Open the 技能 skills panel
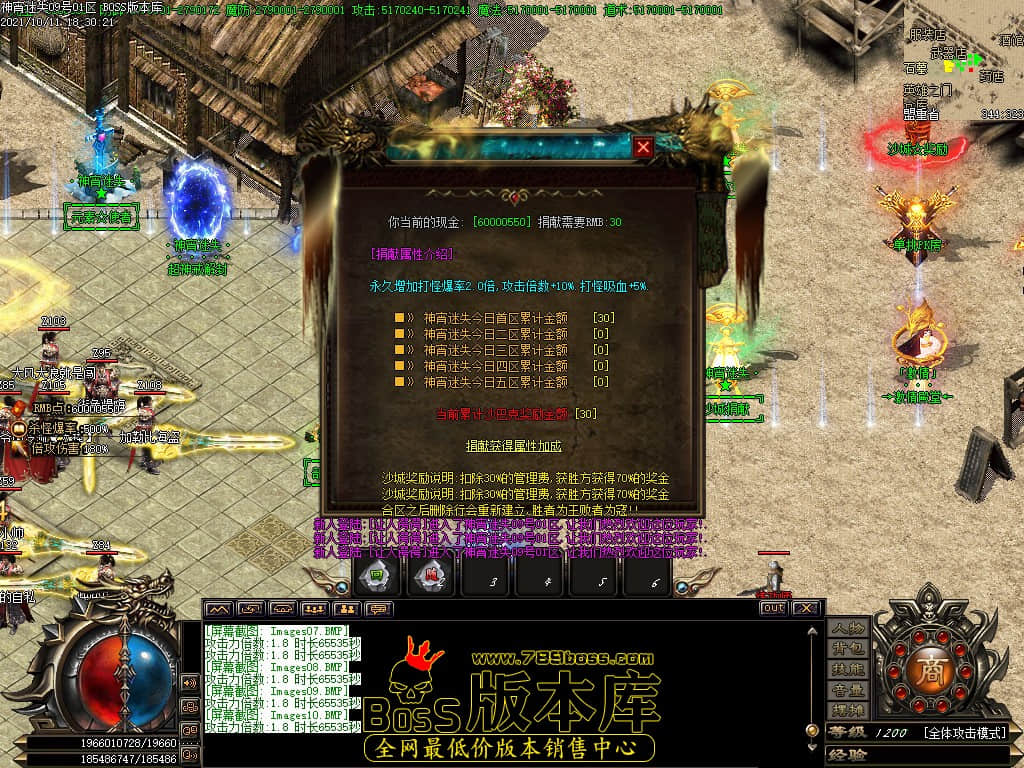Viewport: 1024px width, 768px height. tap(847, 670)
